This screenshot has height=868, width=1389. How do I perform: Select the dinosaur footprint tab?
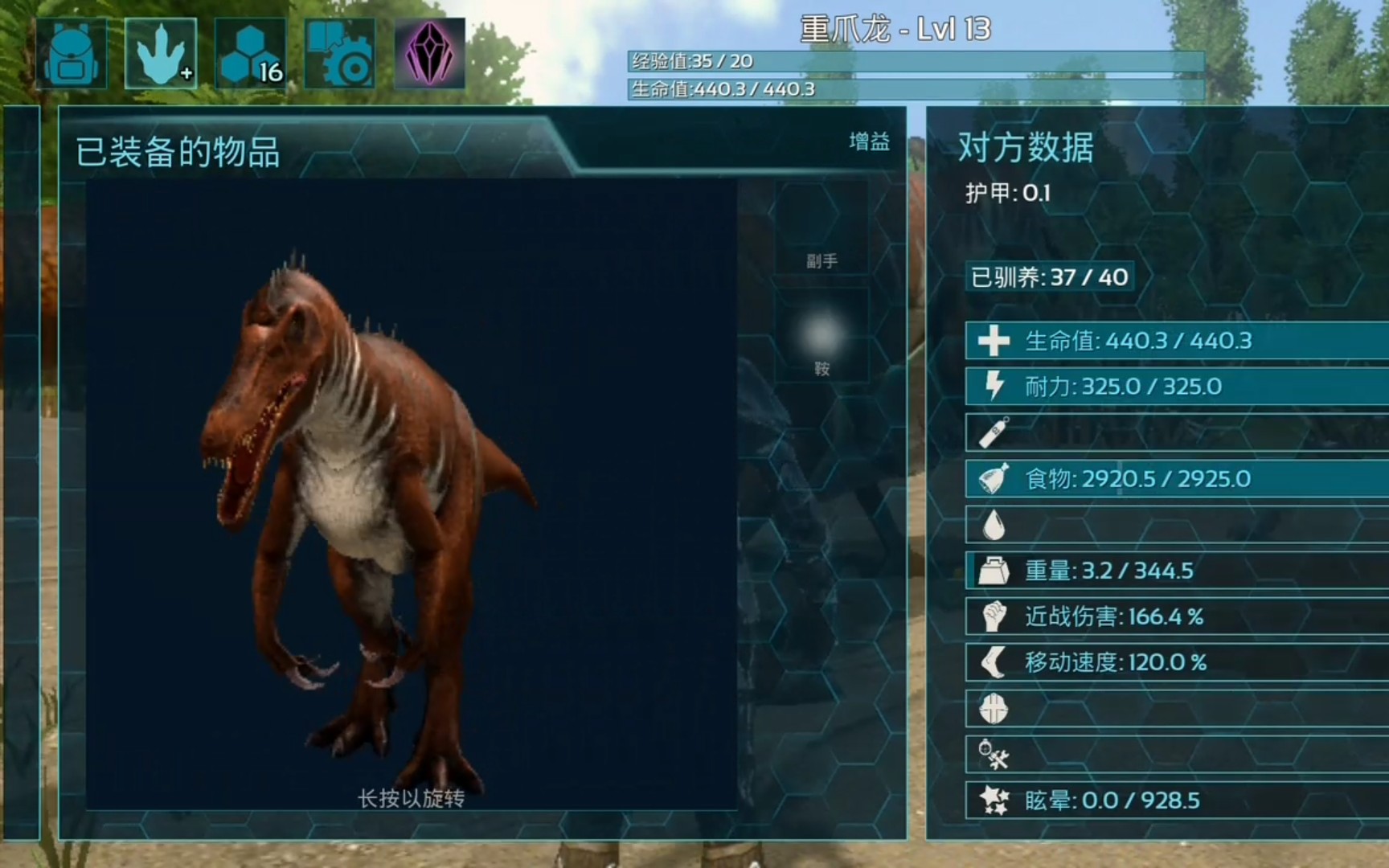click(x=161, y=53)
